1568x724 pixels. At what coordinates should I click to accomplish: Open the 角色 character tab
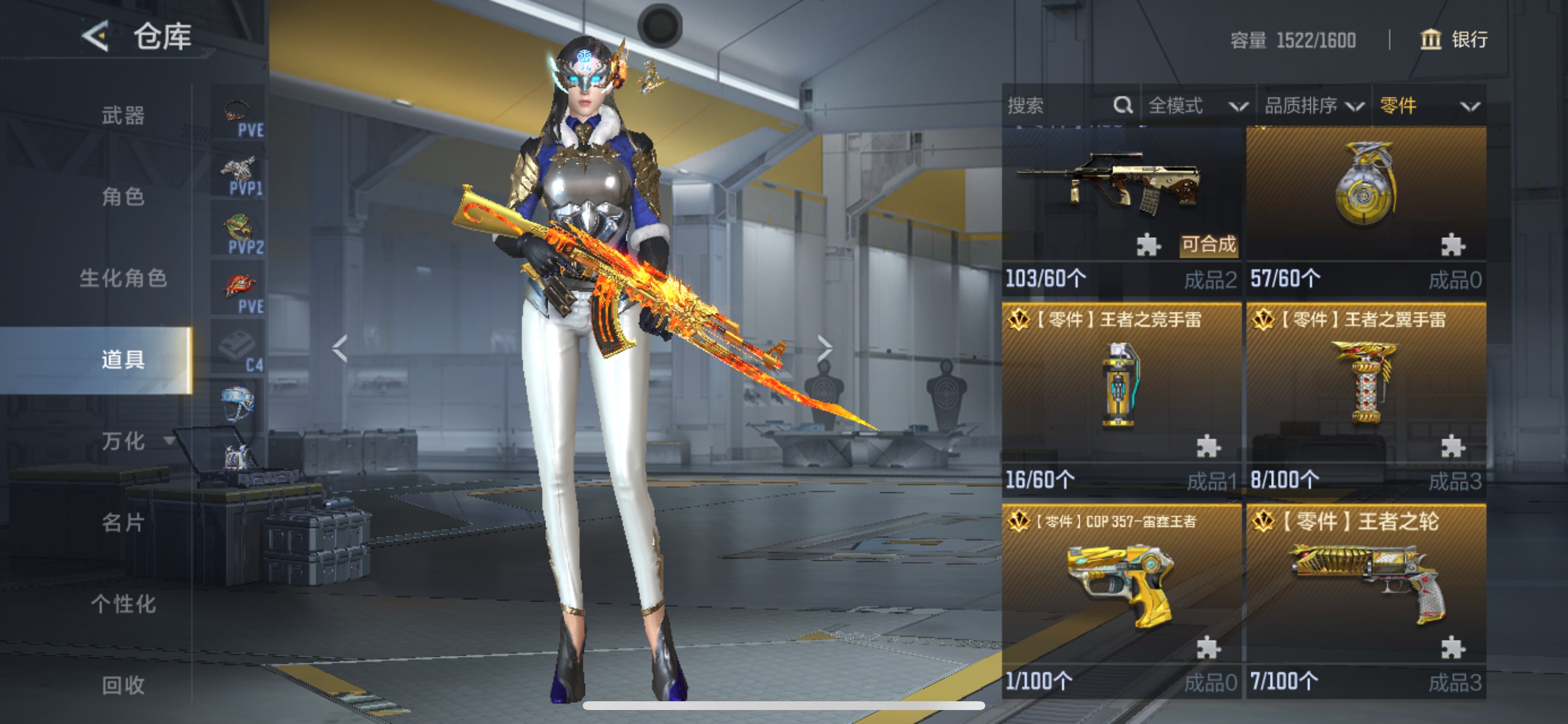coord(123,196)
